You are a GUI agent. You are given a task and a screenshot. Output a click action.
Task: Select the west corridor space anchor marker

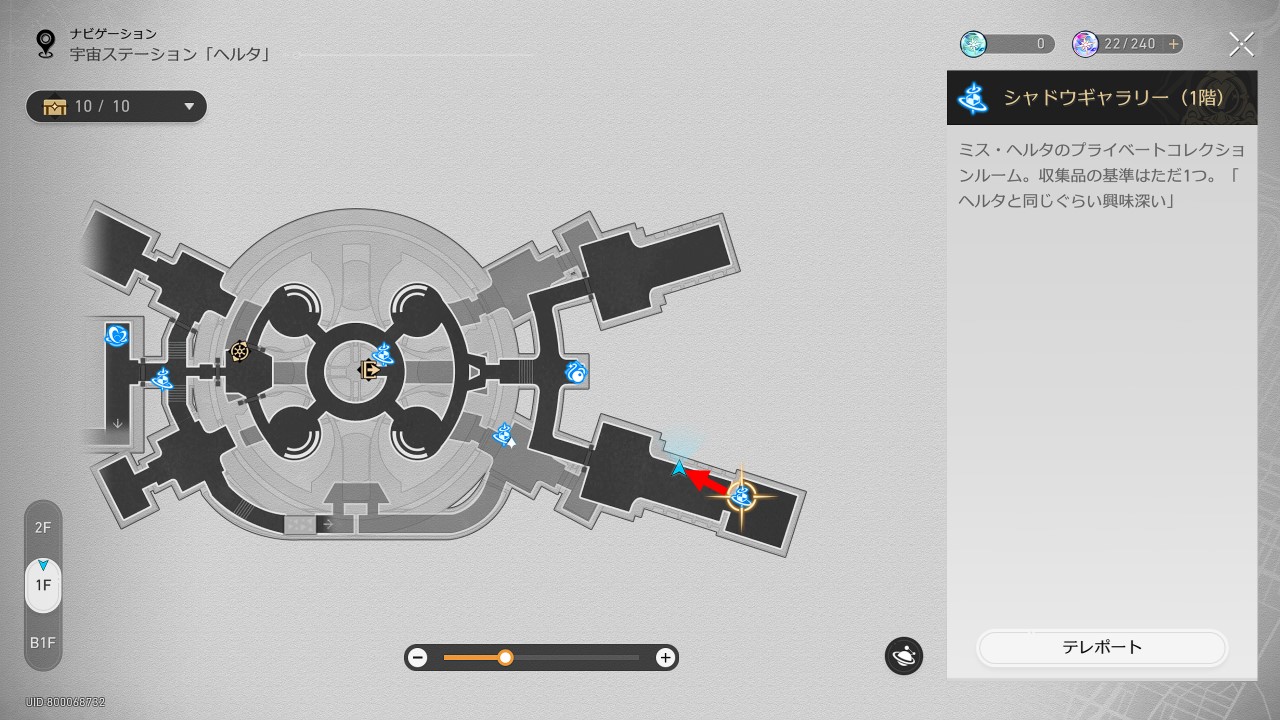(162, 378)
